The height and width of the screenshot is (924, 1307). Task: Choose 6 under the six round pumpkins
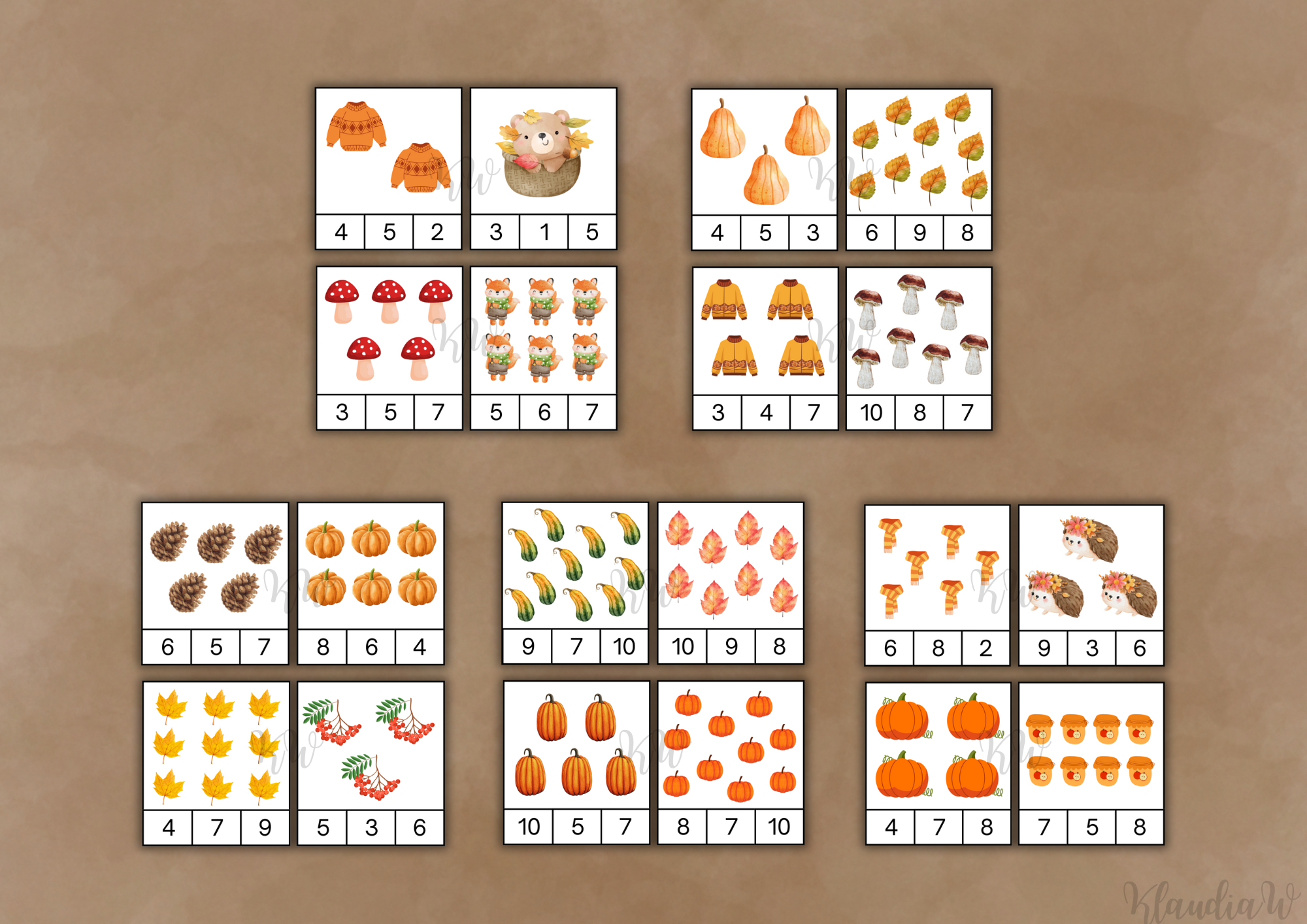point(371,647)
